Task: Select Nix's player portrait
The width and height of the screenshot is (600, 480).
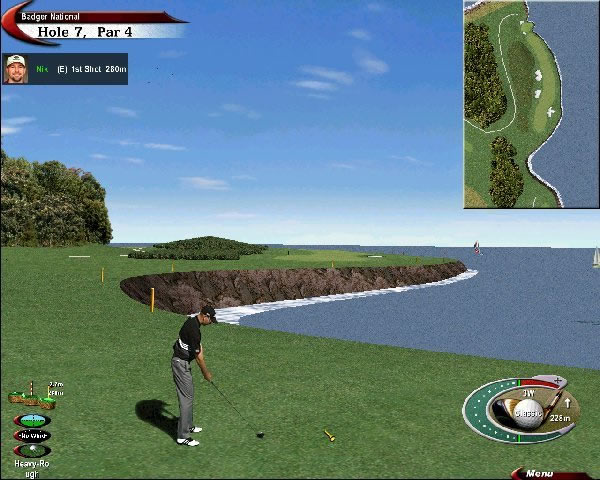Action: [15, 69]
